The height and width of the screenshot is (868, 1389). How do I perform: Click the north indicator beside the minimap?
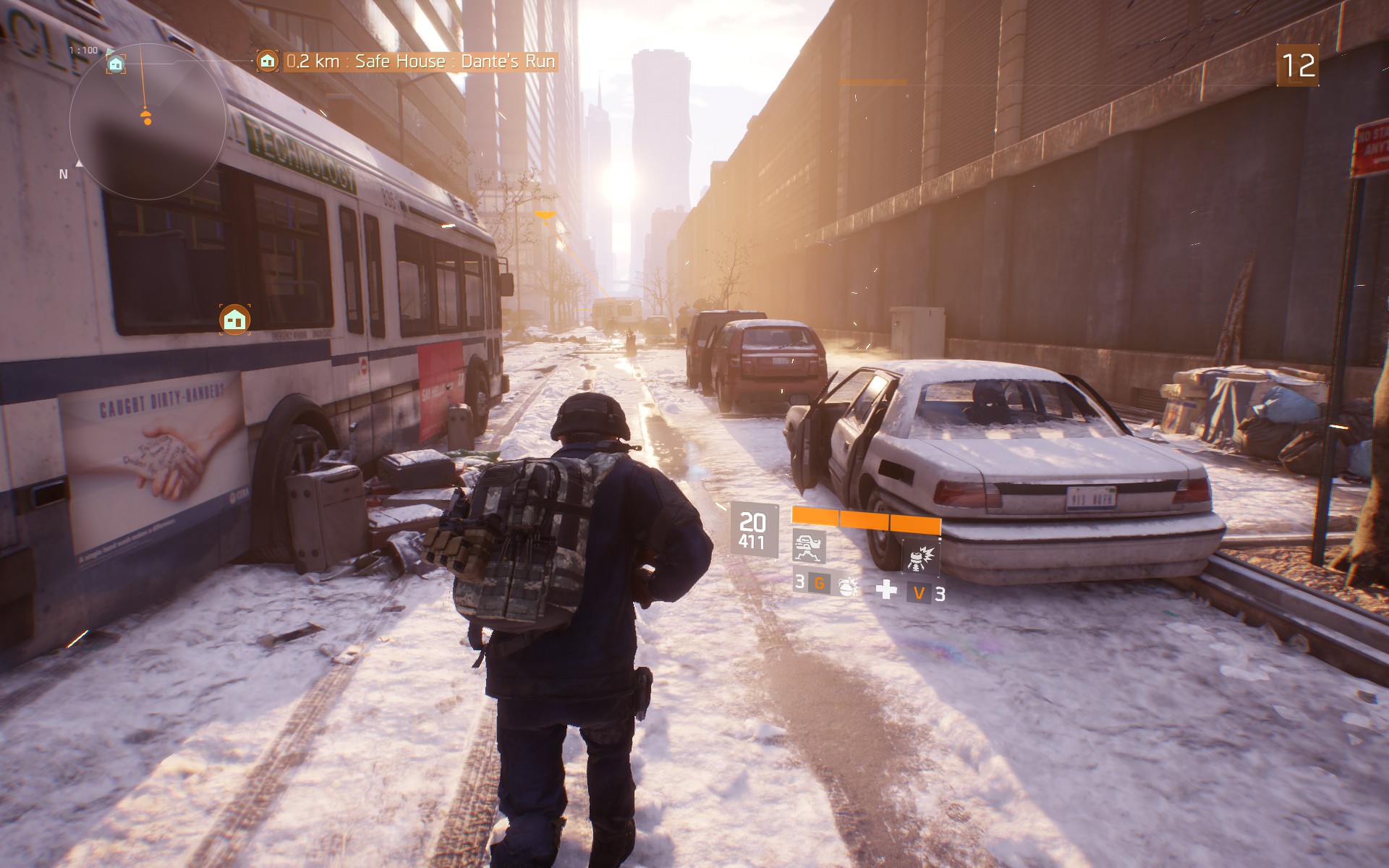pos(64,174)
